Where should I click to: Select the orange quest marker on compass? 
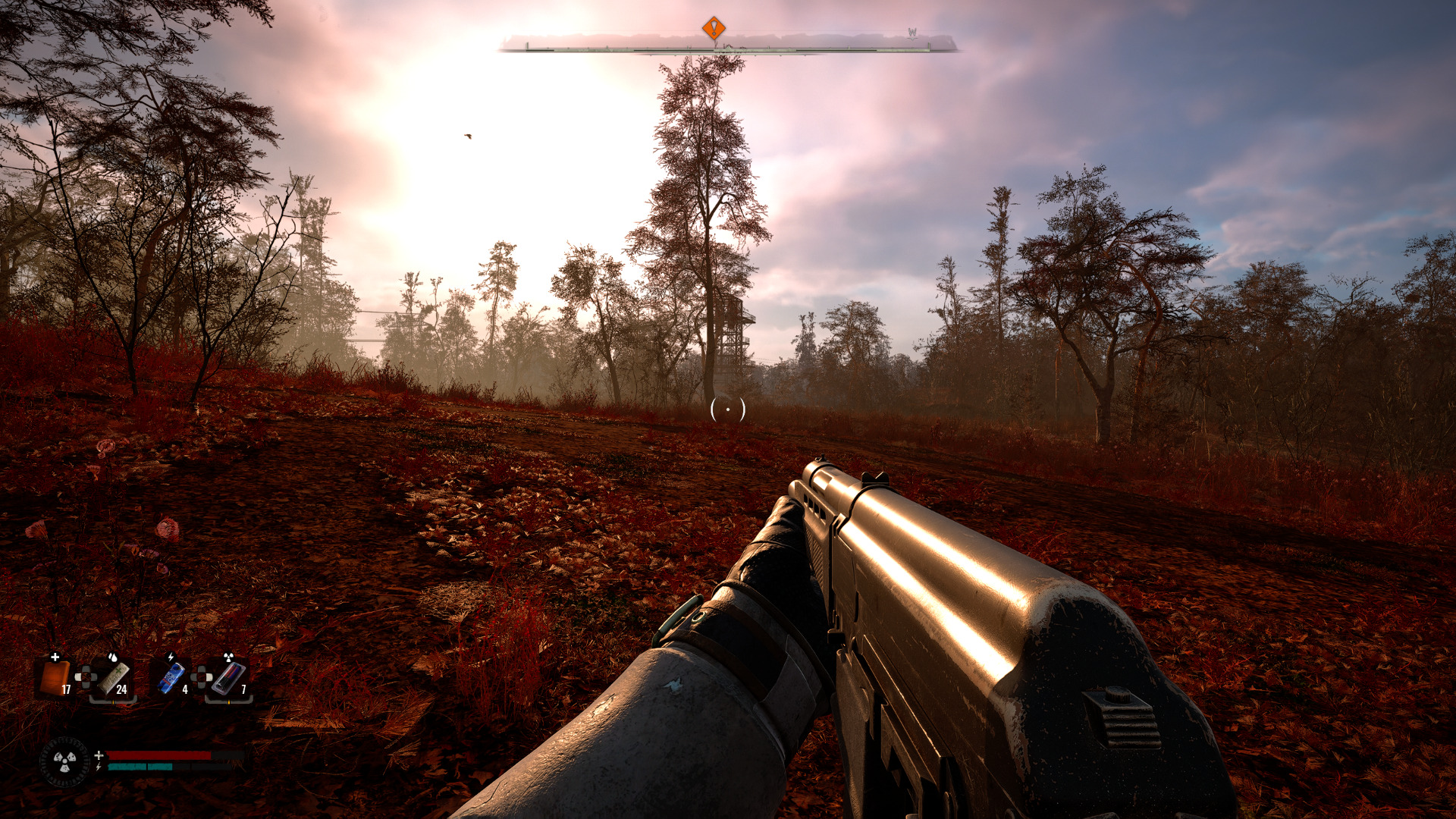714,29
